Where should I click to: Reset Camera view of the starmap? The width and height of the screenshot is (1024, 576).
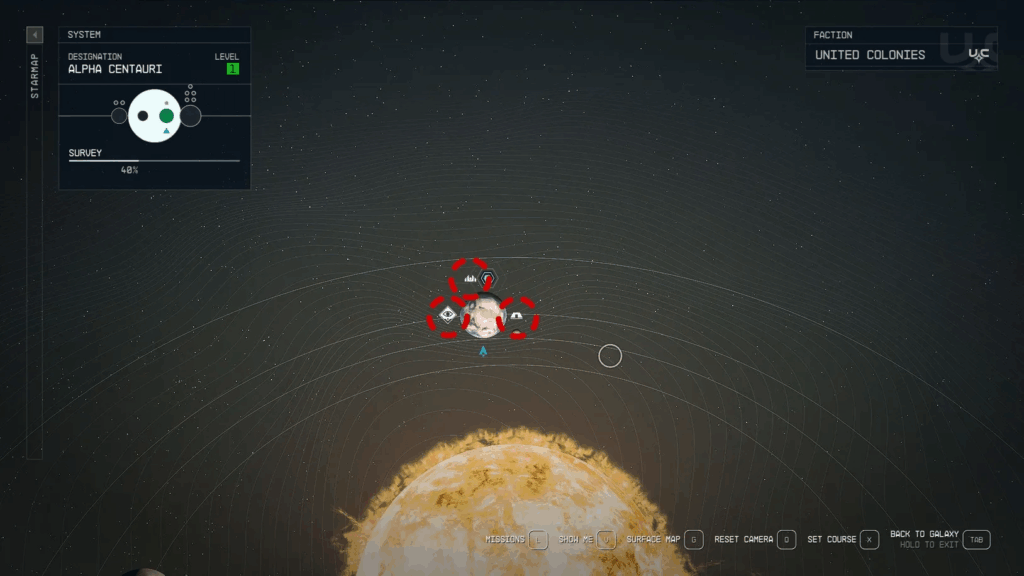(x=787, y=540)
